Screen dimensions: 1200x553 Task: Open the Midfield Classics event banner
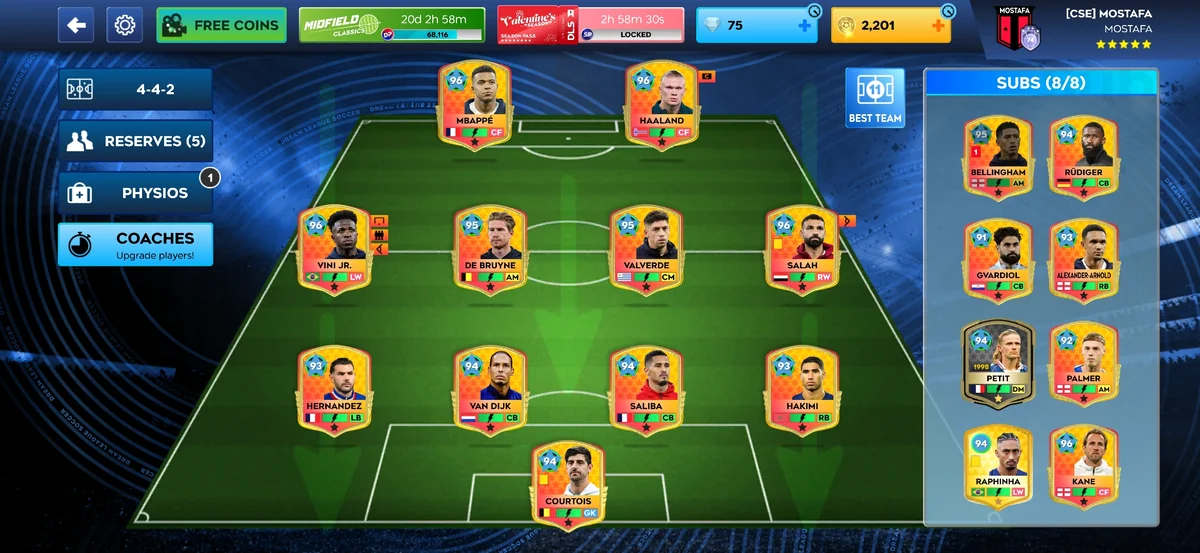(392, 25)
